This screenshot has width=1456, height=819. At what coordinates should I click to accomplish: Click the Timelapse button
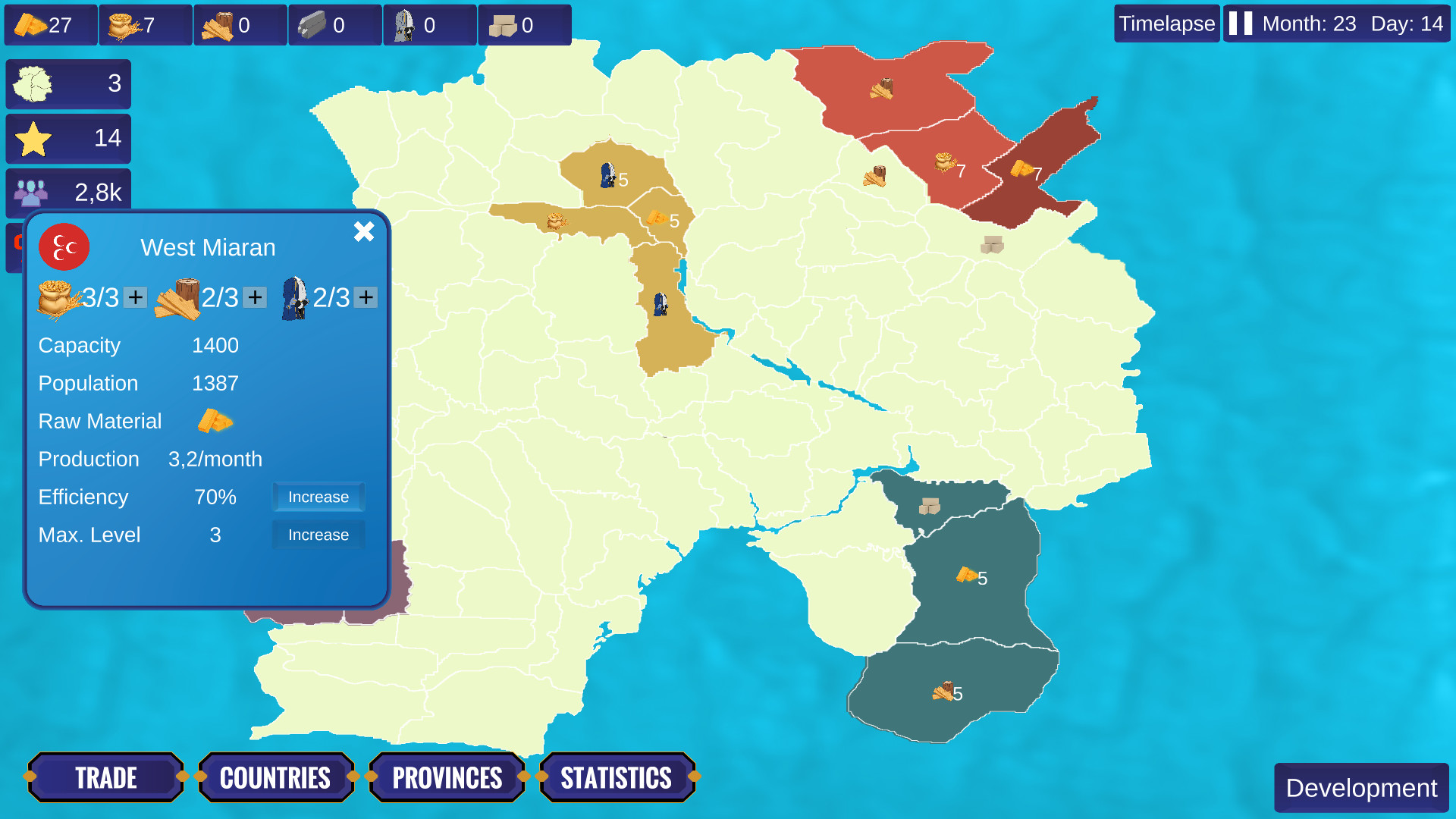(x=1166, y=24)
